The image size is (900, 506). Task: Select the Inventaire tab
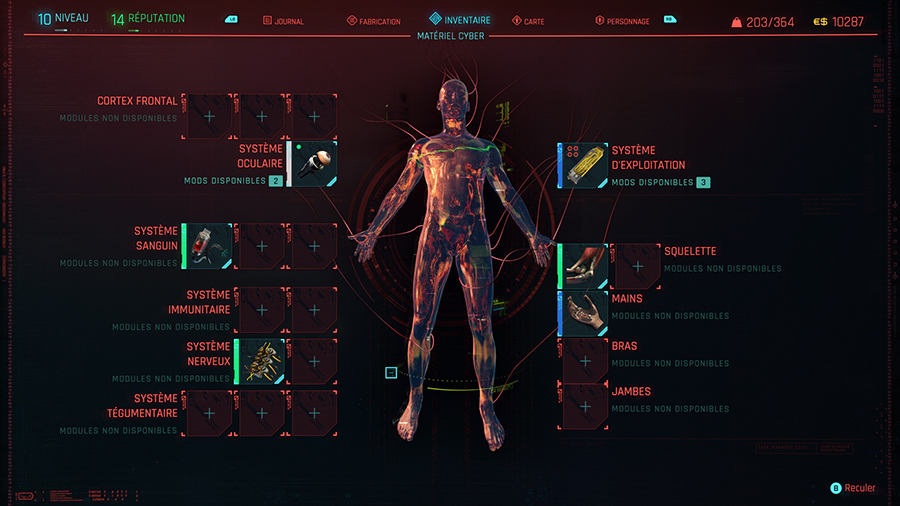click(x=460, y=20)
